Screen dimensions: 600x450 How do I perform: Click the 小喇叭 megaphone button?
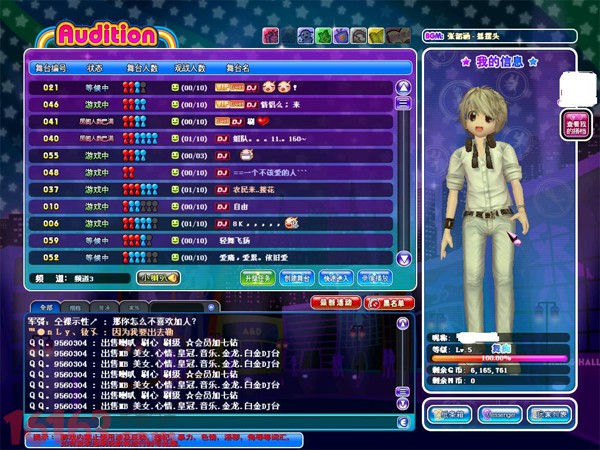(158, 277)
